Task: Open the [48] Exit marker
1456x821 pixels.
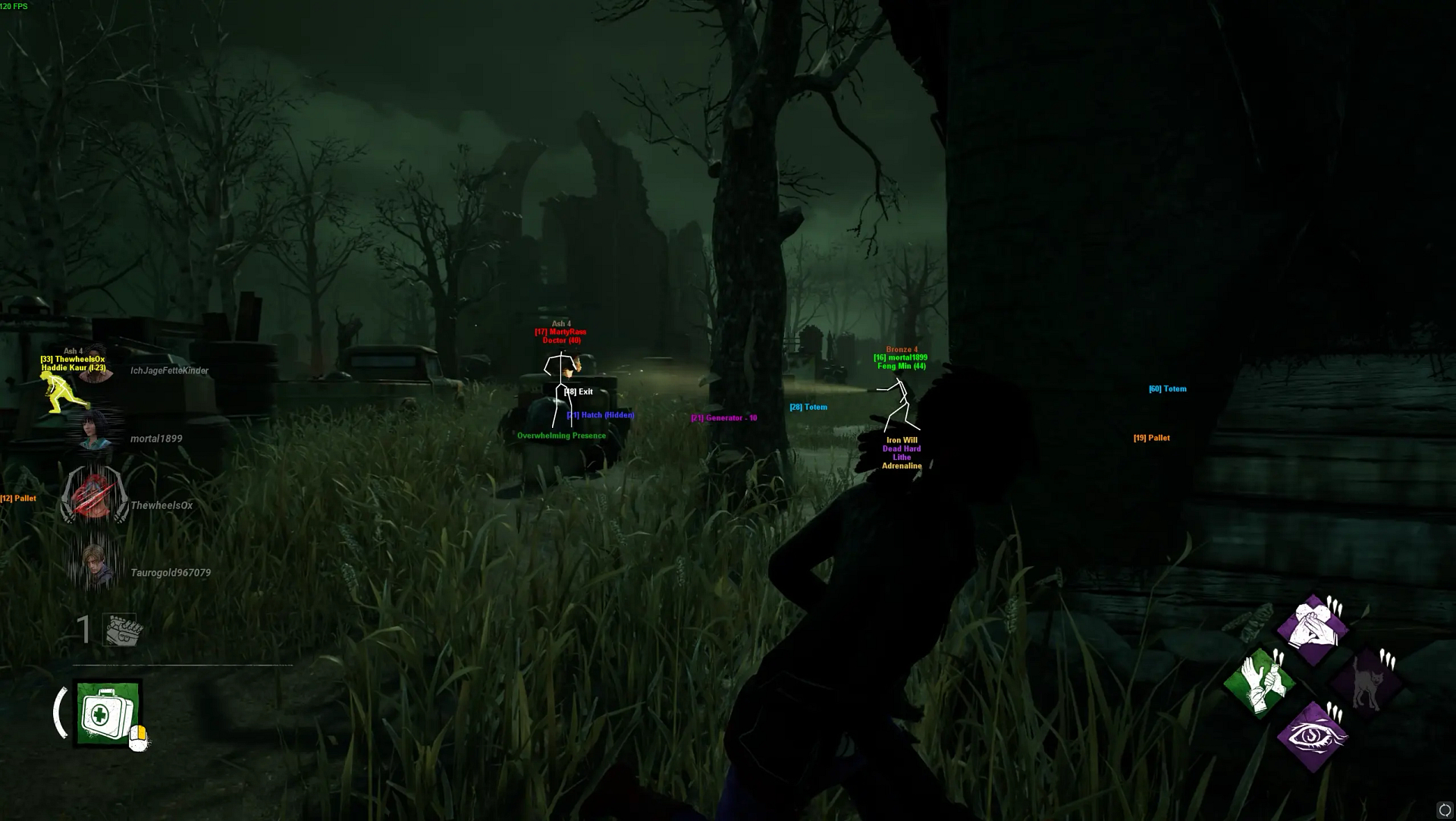Action: click(x=579, y=392)
